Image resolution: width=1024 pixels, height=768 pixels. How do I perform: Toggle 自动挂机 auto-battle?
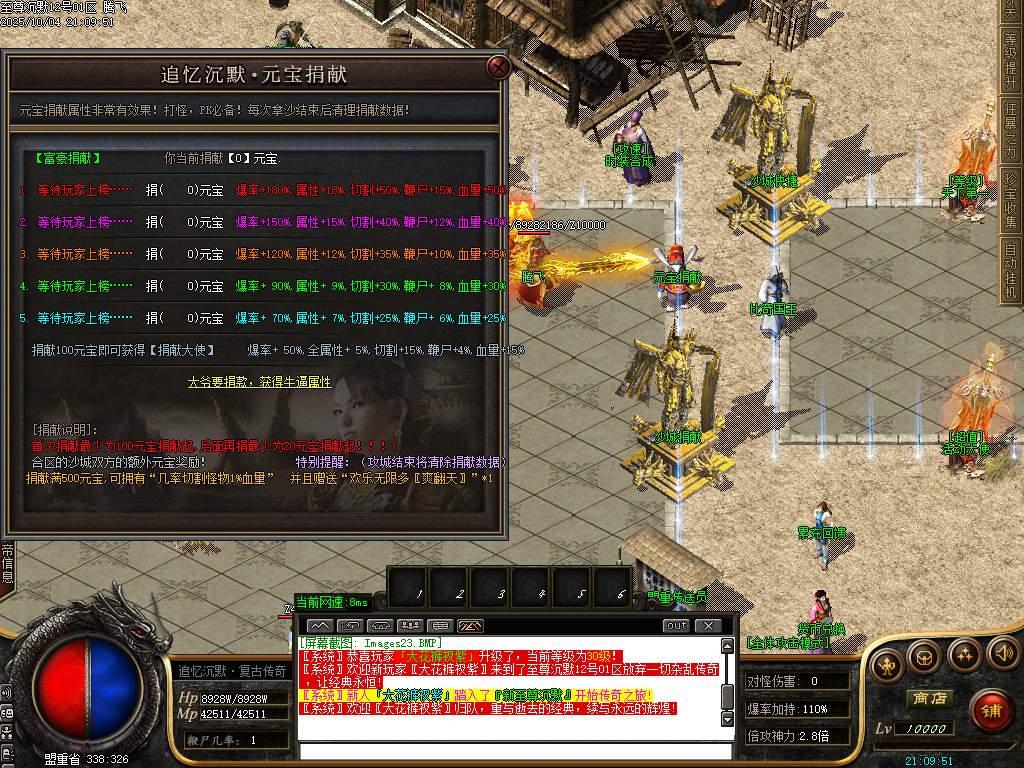click(1011, 270)
